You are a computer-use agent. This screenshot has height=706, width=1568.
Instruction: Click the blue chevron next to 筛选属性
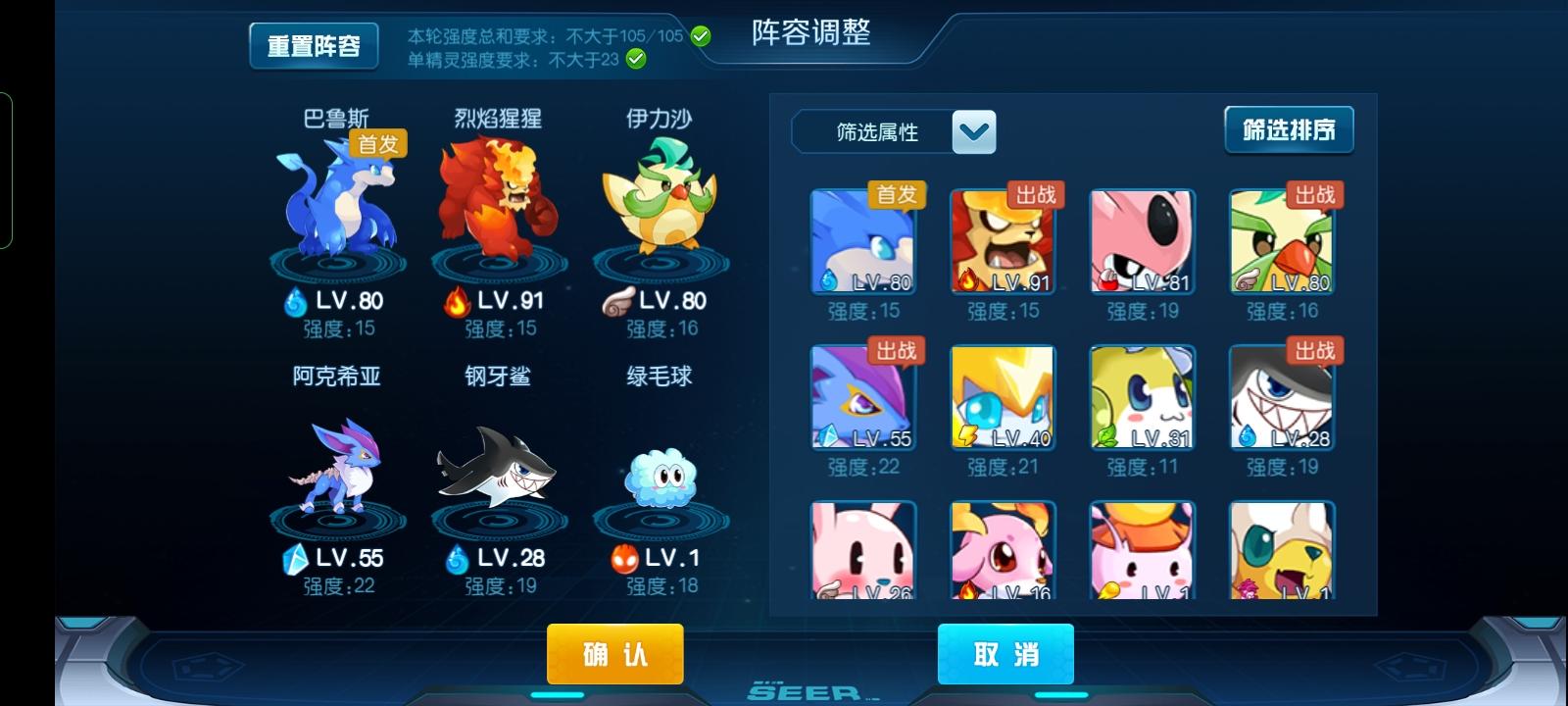[975, 131]
